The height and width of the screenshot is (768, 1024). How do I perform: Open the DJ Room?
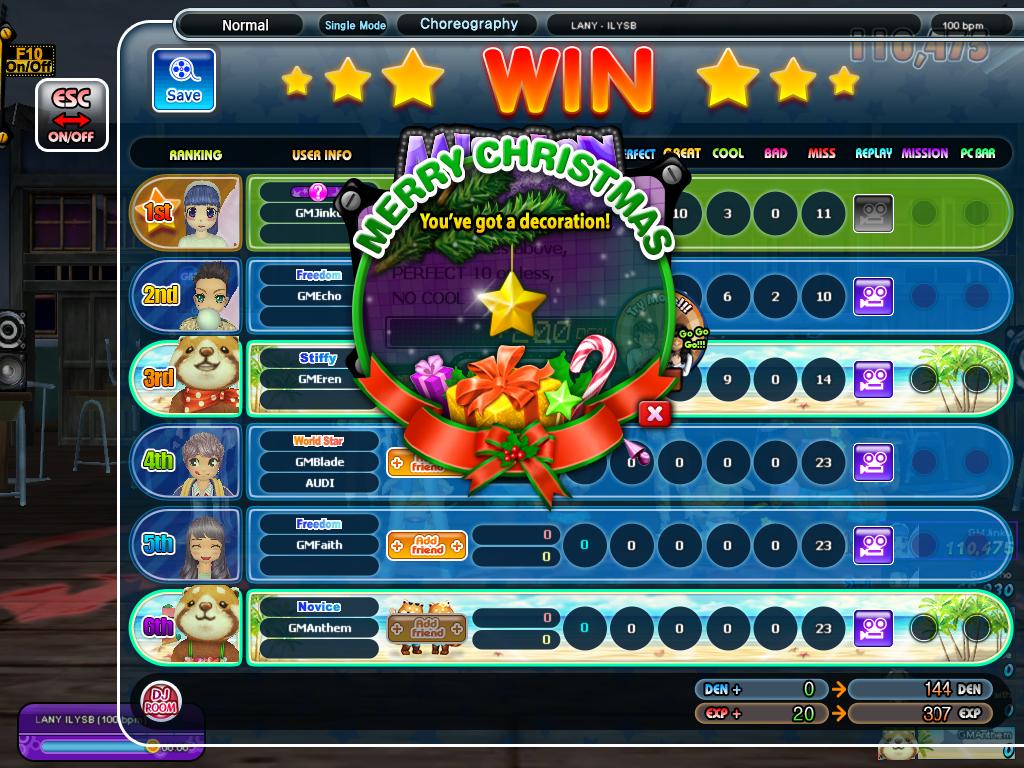click(158, 699)
